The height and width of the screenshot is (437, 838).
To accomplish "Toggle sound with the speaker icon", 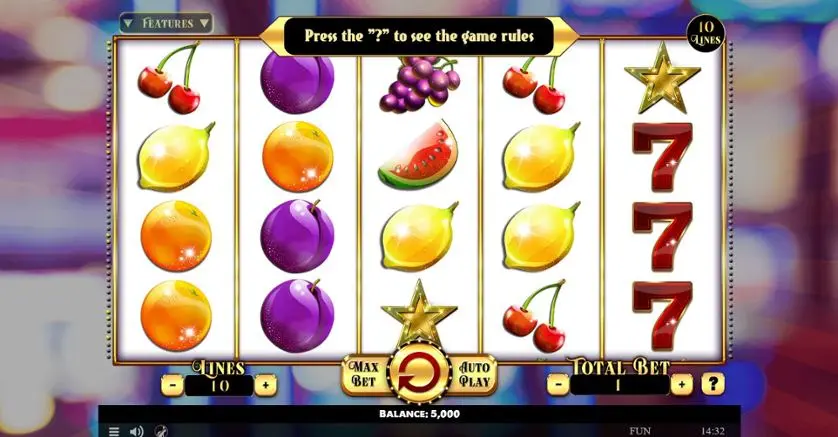I will click(137, 431).
